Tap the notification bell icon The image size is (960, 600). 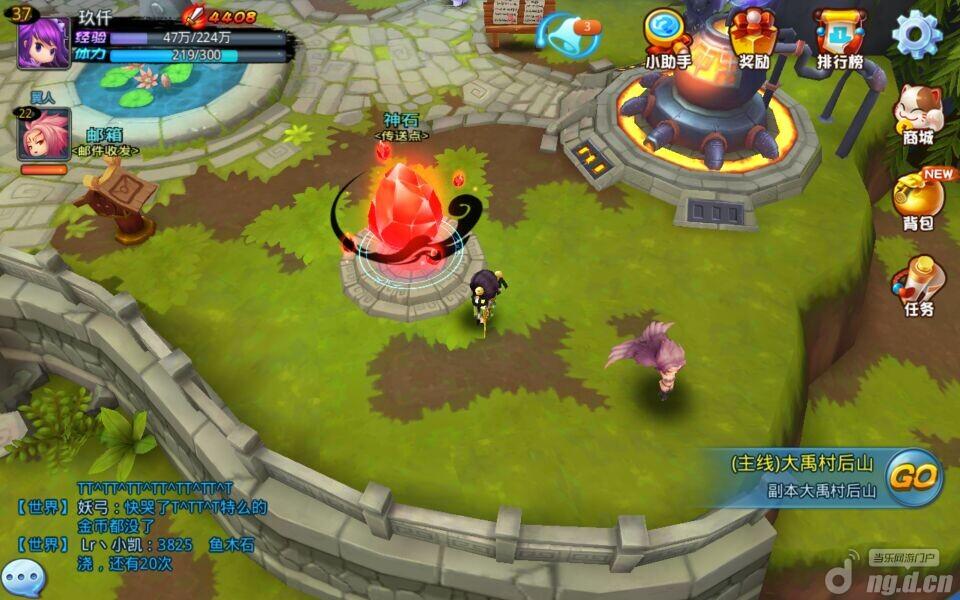[x=569, y=35]
